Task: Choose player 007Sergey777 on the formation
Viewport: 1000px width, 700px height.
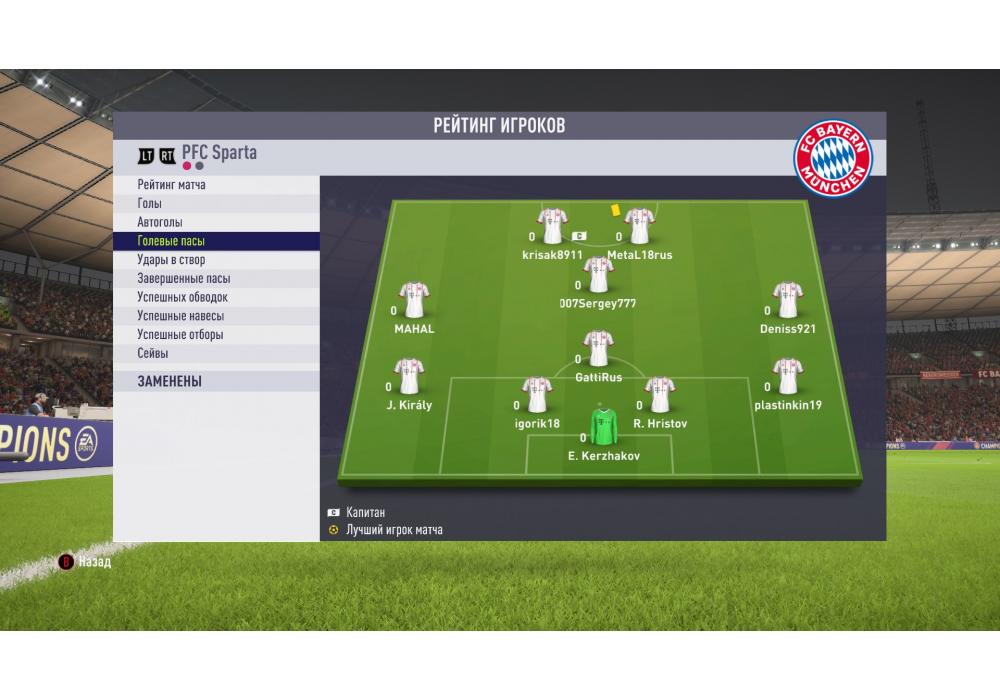Action: [598, 275]
